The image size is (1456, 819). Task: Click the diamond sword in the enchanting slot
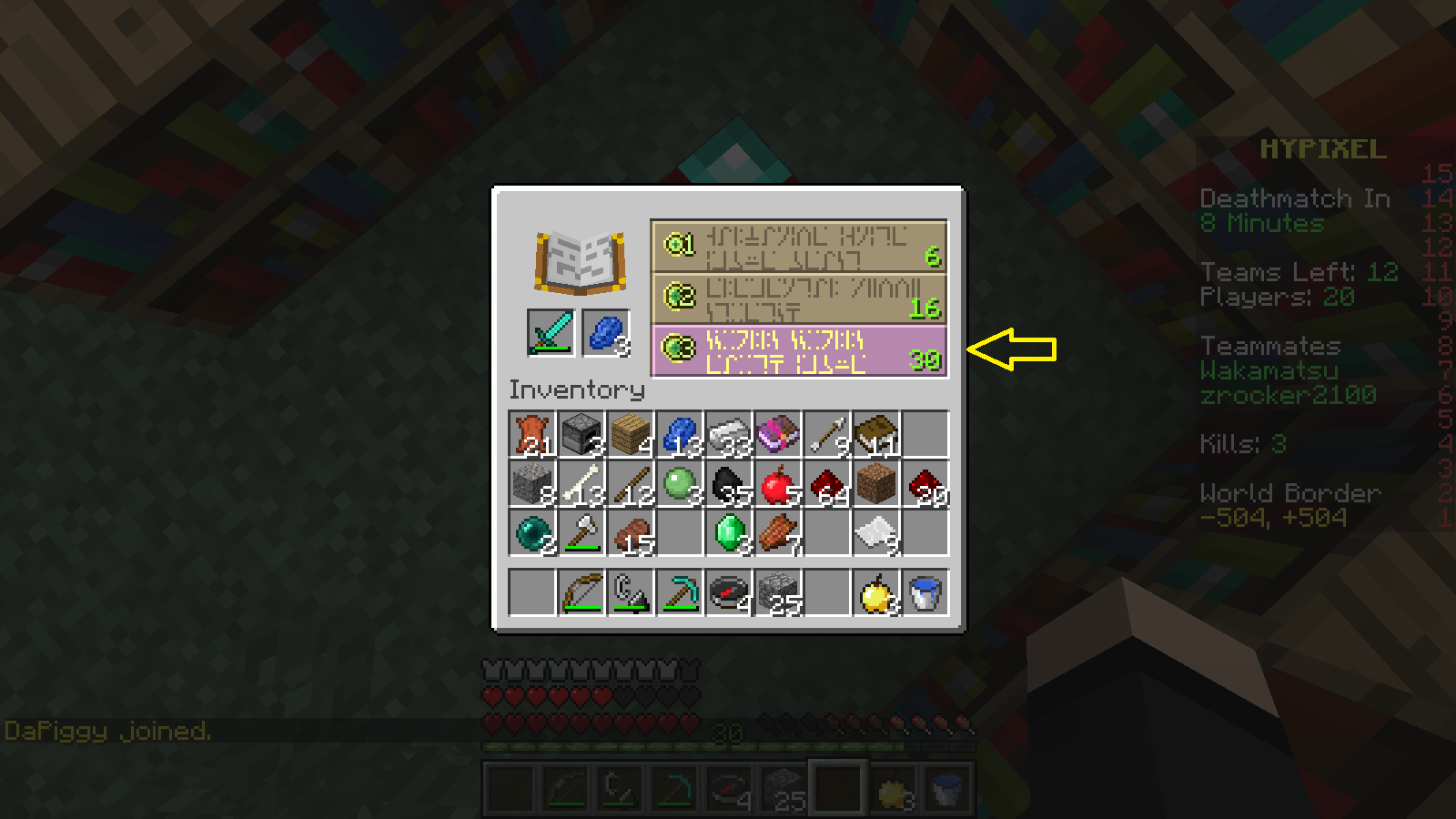click(551, 334)
